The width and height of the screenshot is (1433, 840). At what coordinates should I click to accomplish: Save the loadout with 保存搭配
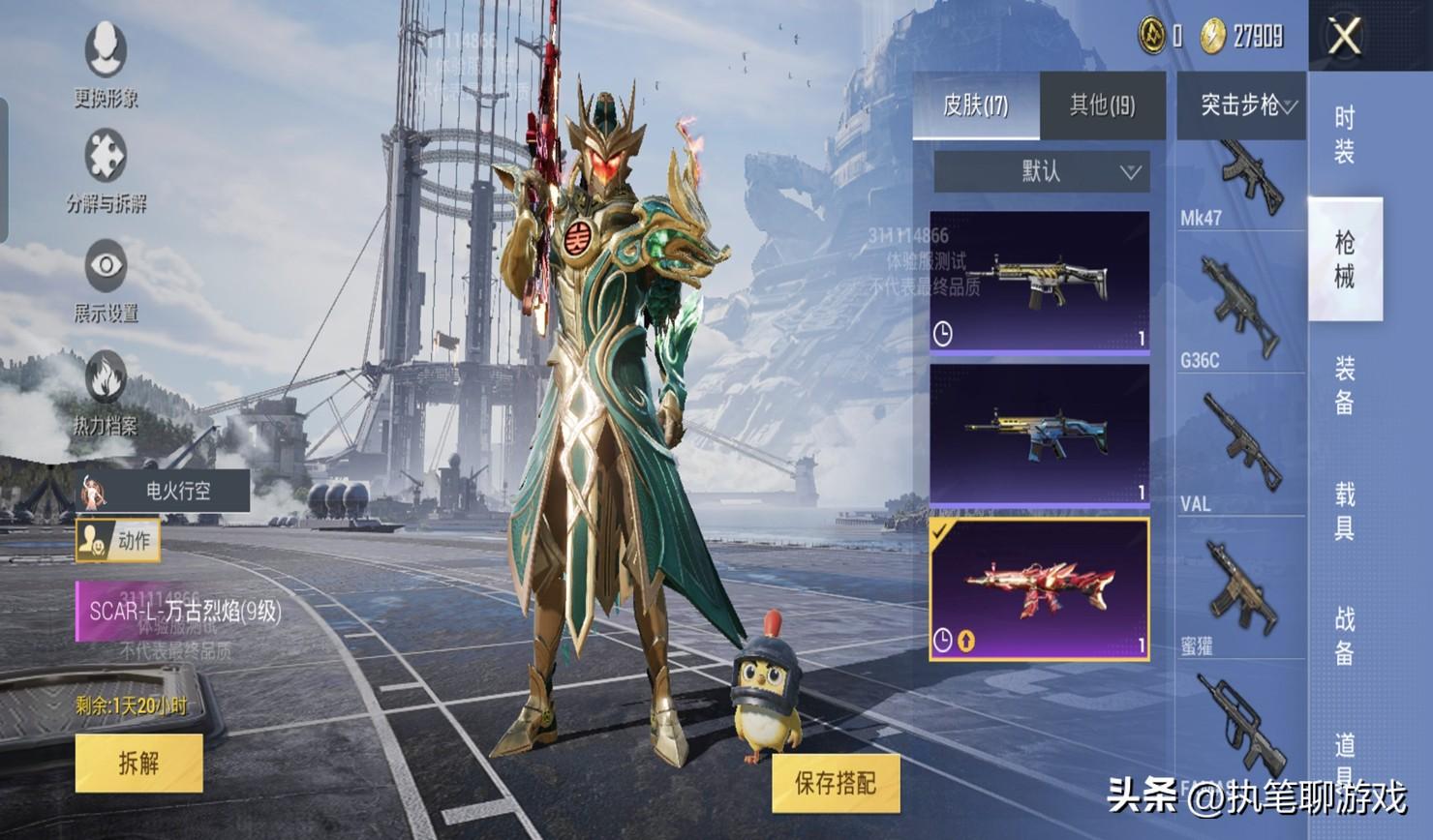835,783
